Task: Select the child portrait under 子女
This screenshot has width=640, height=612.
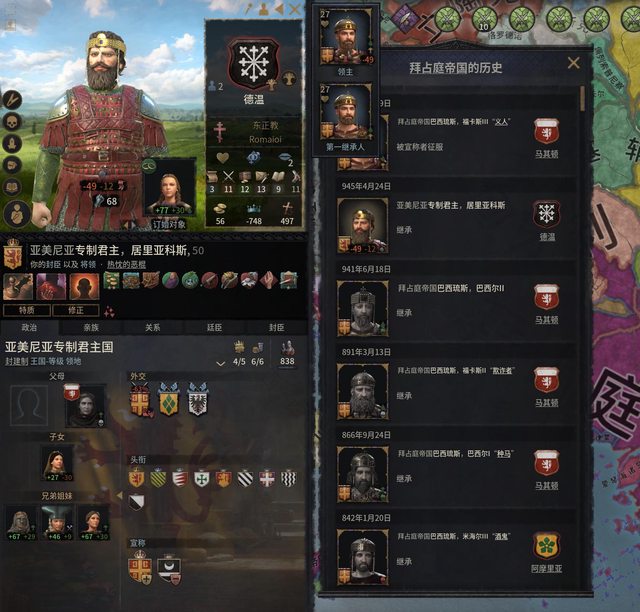Action: coord(56,462)
